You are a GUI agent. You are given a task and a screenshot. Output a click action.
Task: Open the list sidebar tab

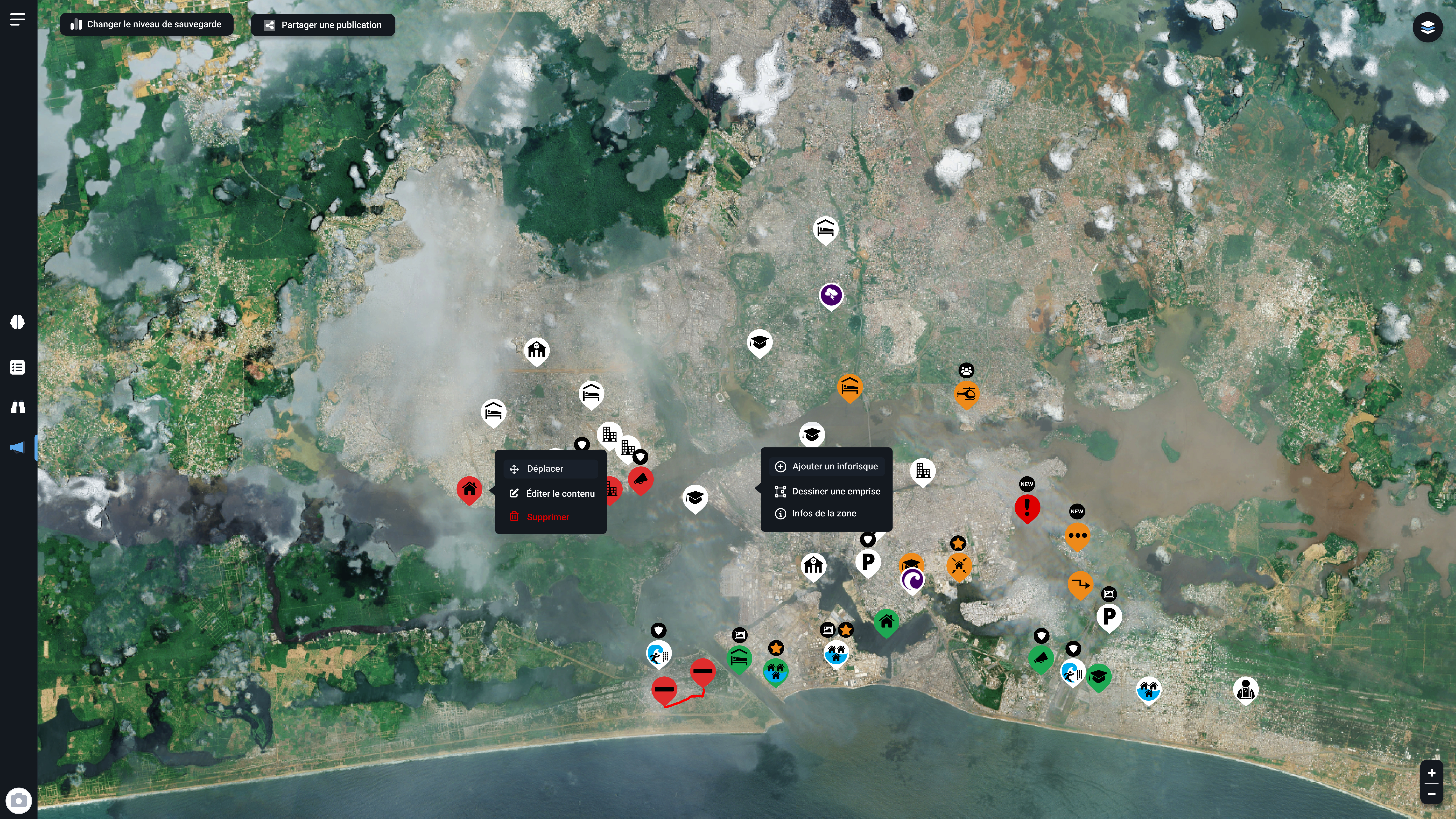tap(17, 367)
